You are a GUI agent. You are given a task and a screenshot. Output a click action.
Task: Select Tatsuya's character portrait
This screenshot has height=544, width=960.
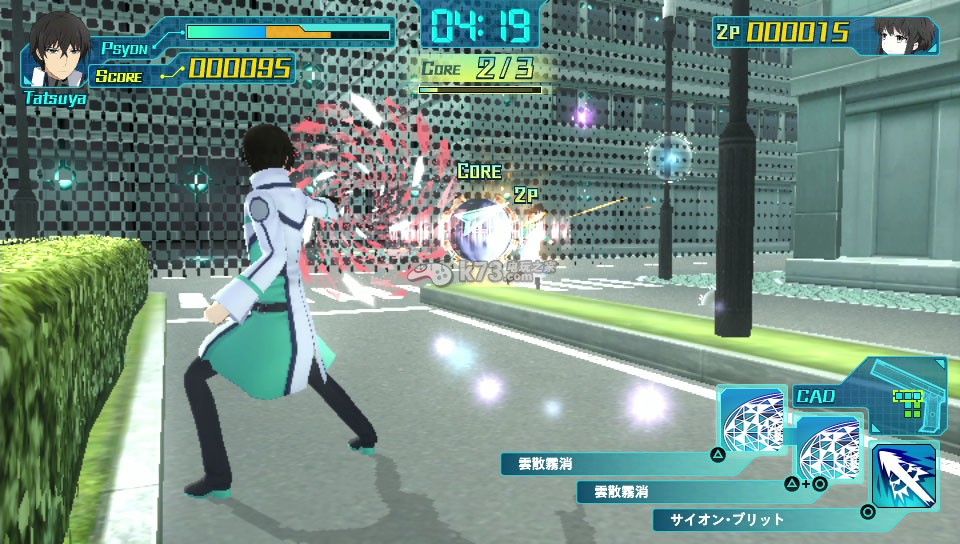coord(56,51)
